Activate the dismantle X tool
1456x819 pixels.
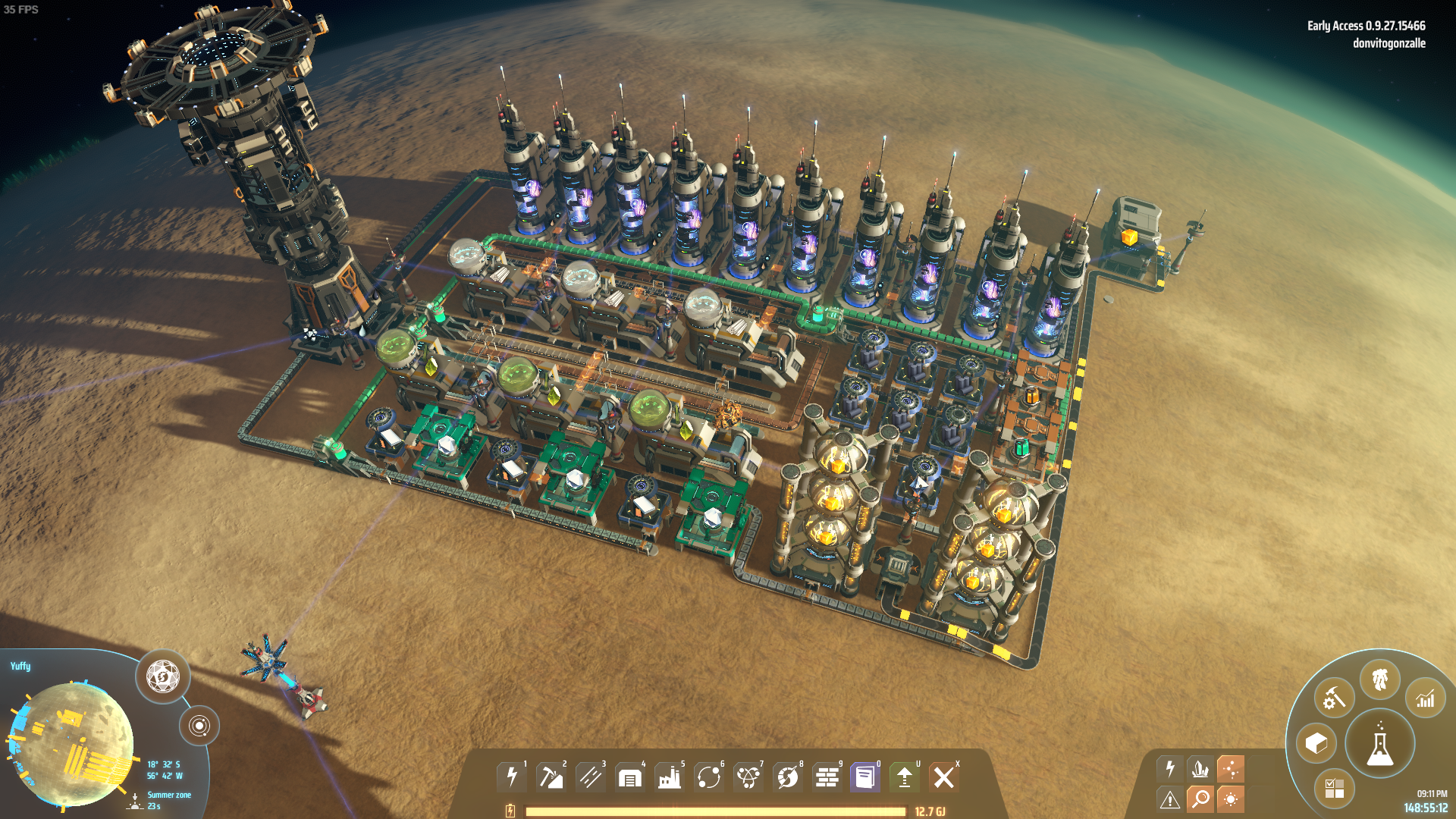point(944,777)
